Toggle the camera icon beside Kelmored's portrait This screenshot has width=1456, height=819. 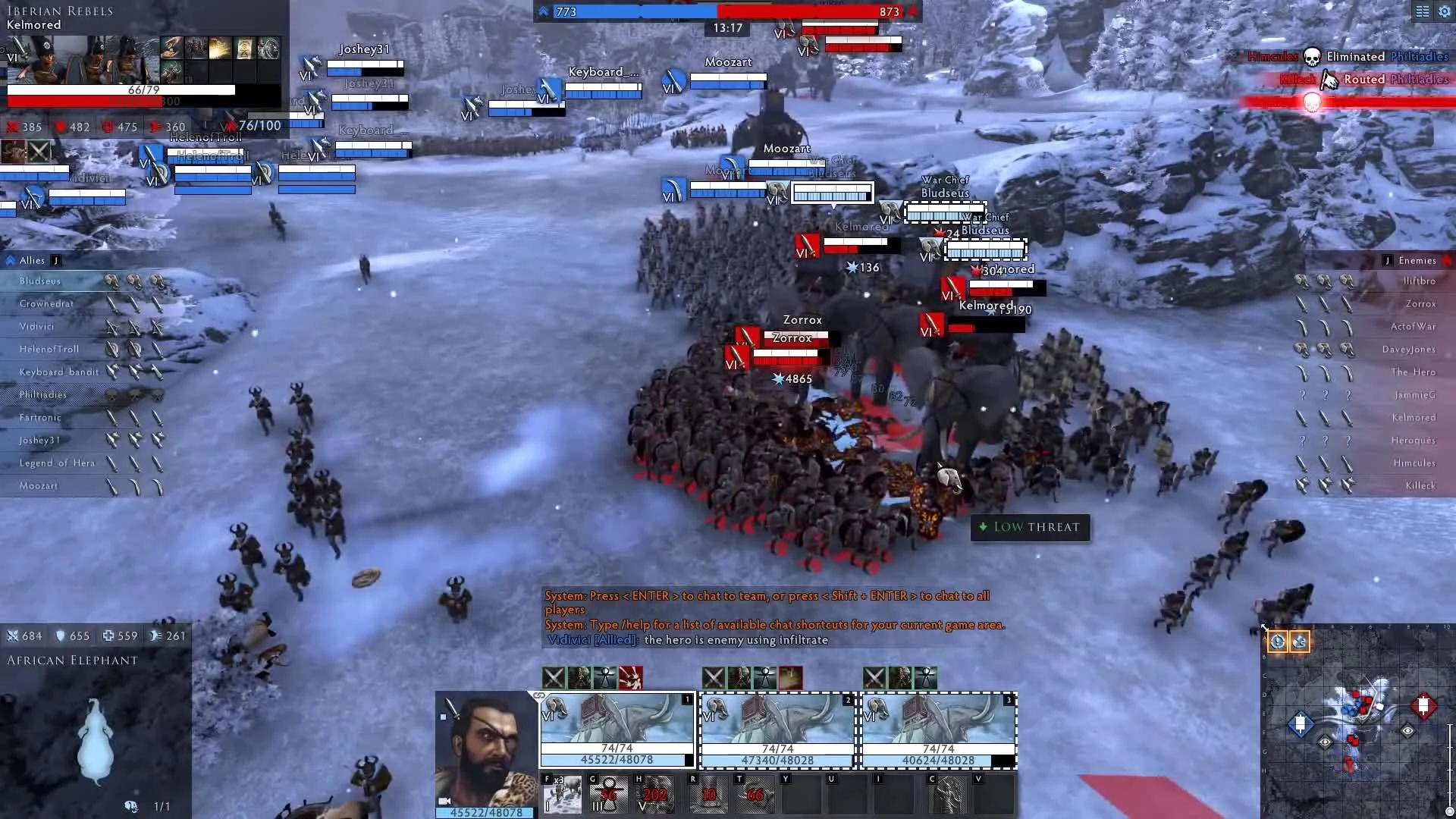click(444, 802)
